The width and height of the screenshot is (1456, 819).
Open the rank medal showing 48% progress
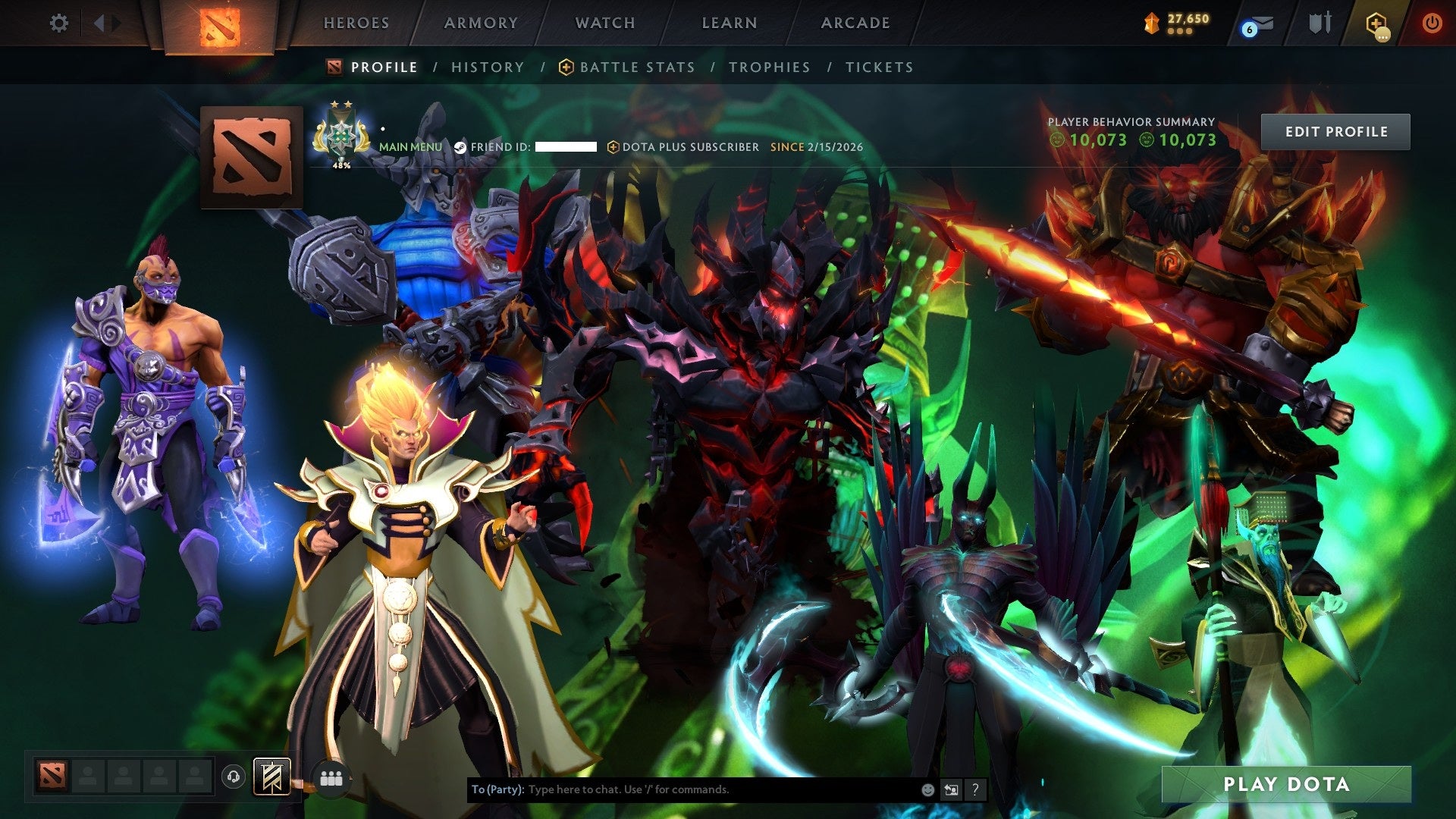342,136
